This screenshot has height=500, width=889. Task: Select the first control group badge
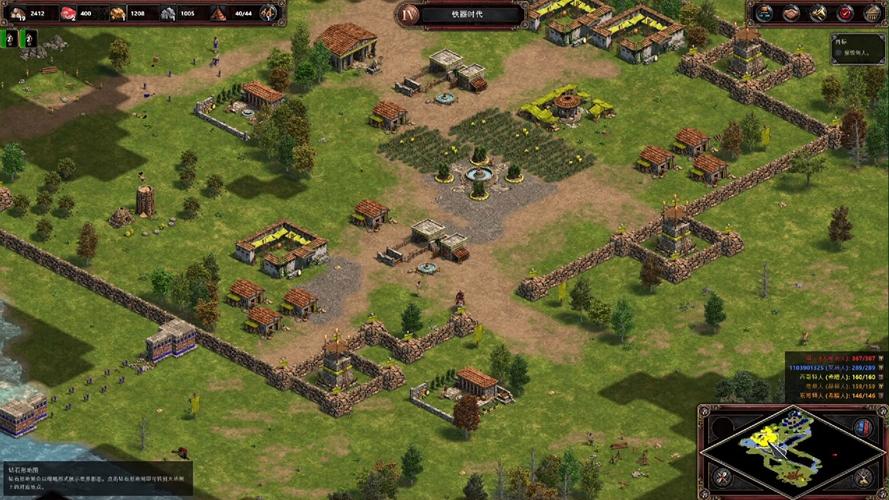[x=12, y=38]
